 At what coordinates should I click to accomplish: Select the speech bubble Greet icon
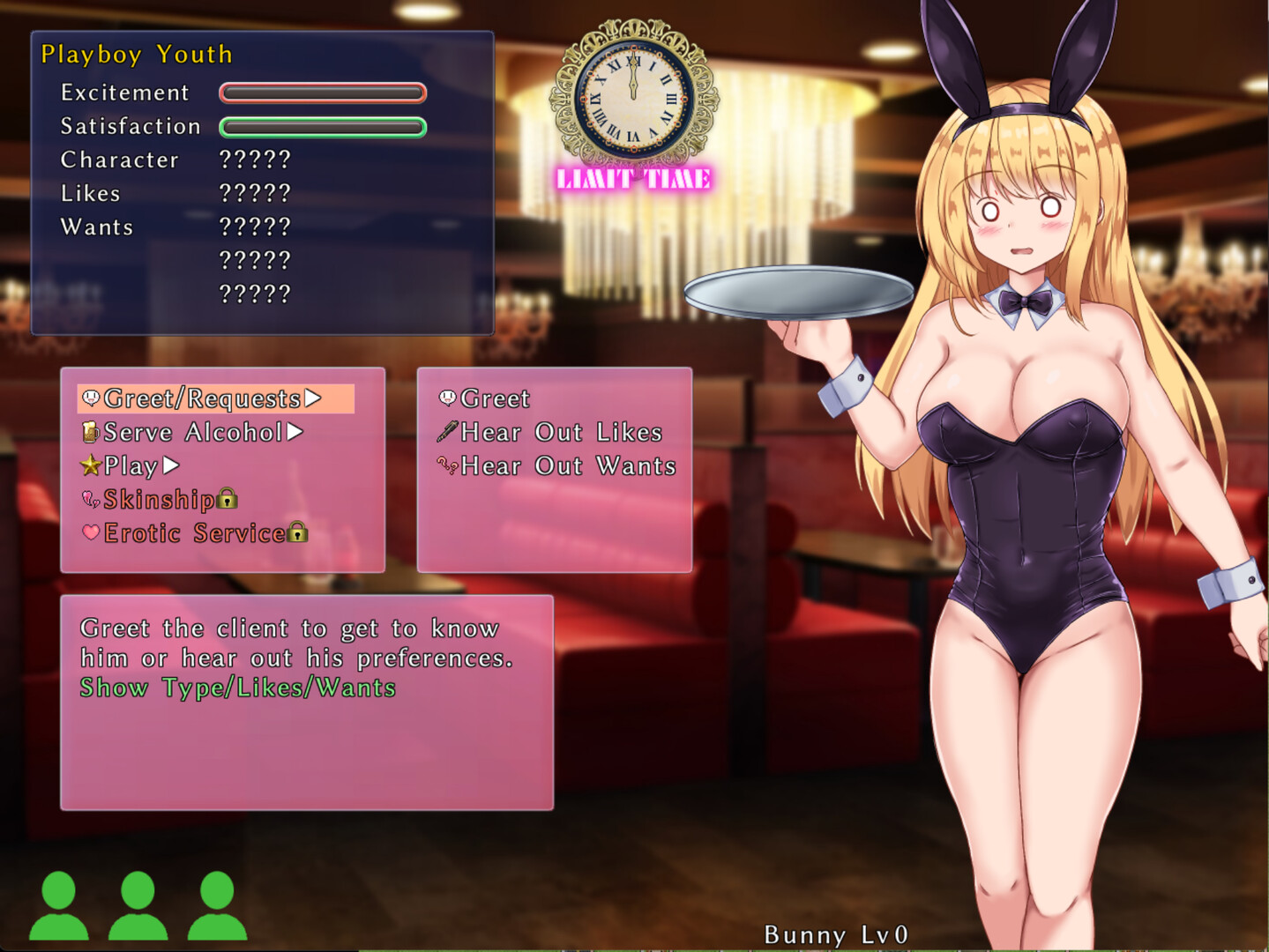tap(446, 398)
